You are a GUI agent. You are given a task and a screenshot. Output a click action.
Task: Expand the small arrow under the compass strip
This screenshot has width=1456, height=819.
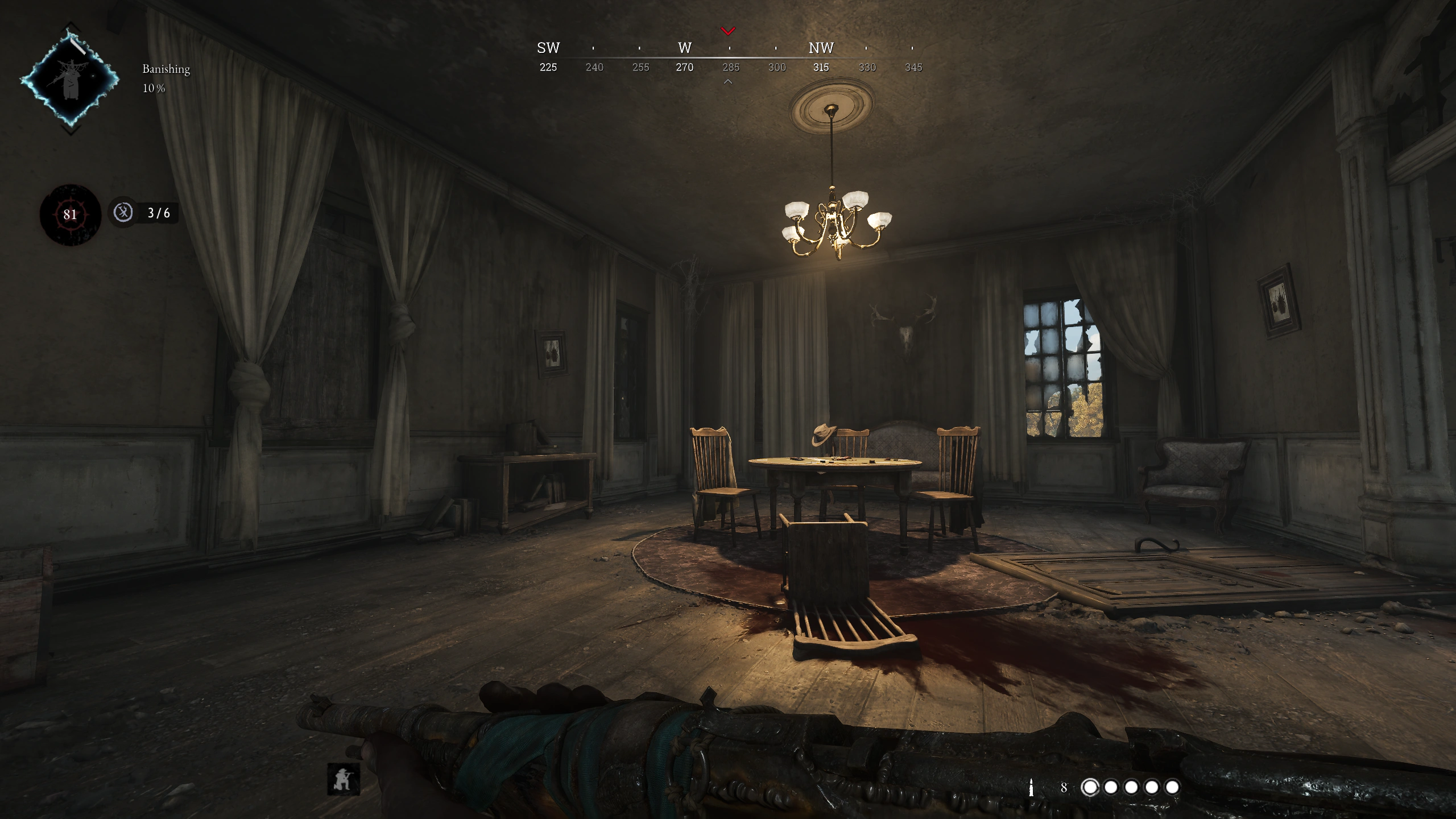[x=727, y=82]
